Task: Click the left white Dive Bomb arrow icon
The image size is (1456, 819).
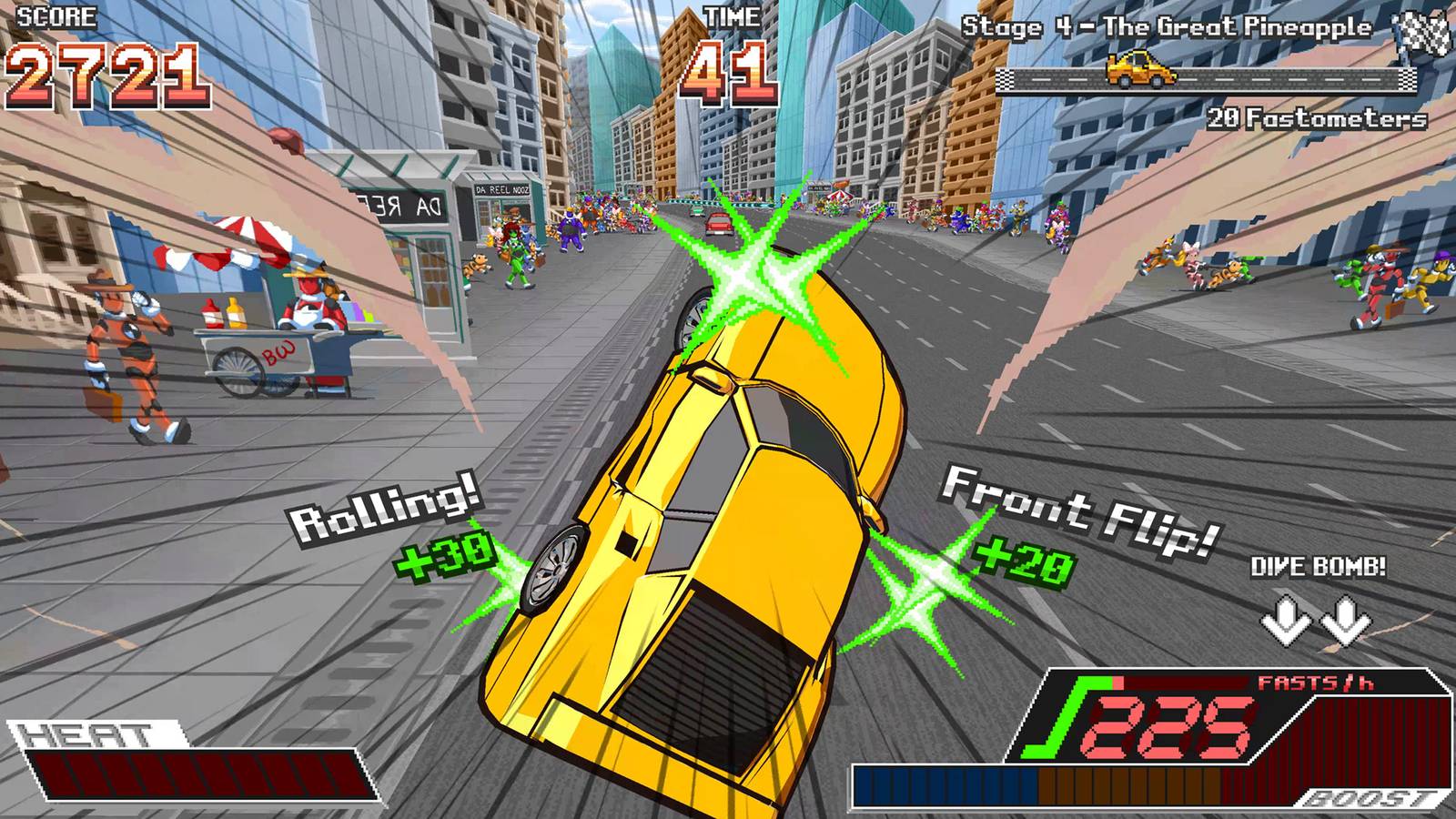Action: (x=1287, y=620)
